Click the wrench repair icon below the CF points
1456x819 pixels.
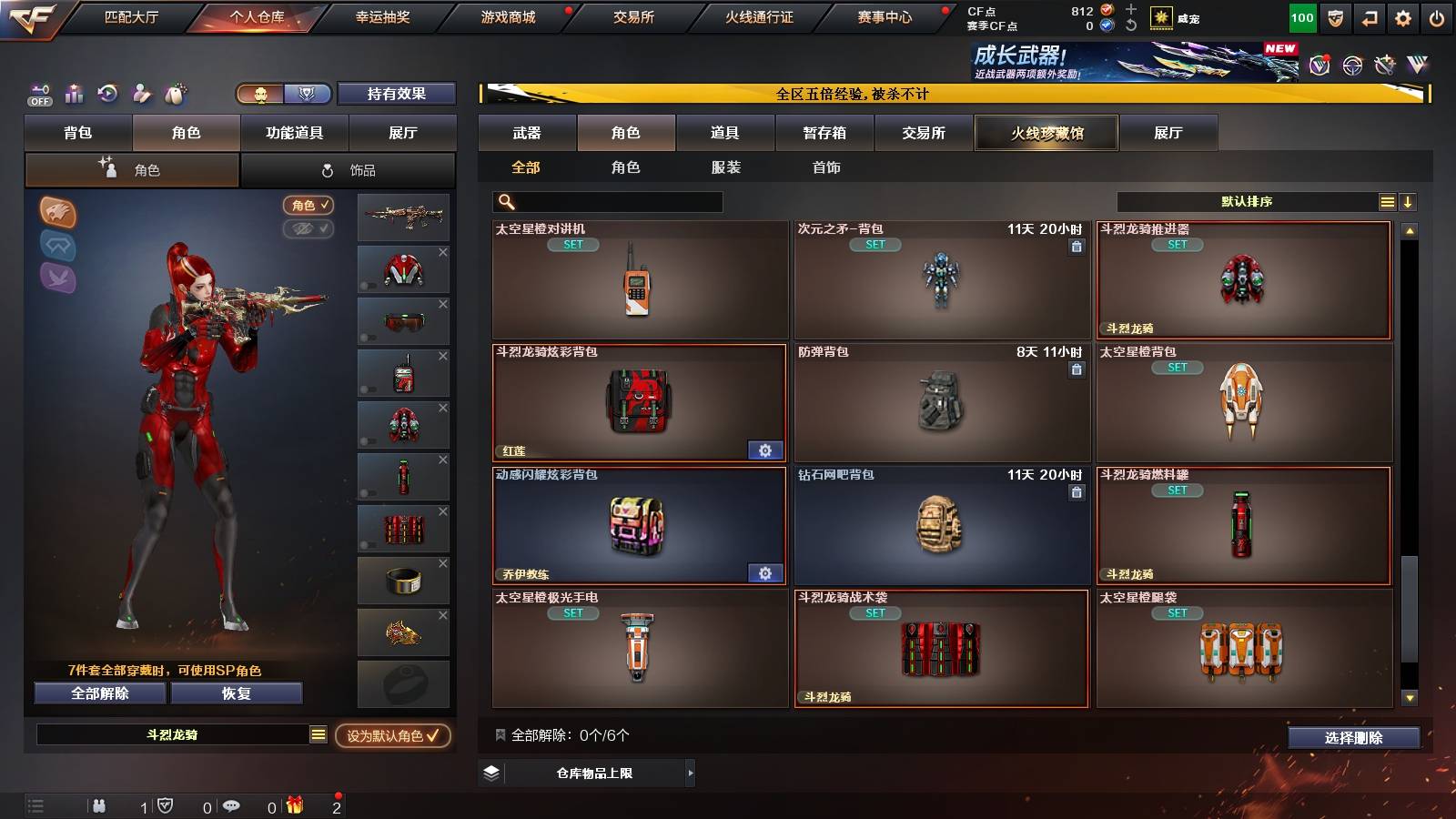pyautogui.click(x=1131, y=23)
